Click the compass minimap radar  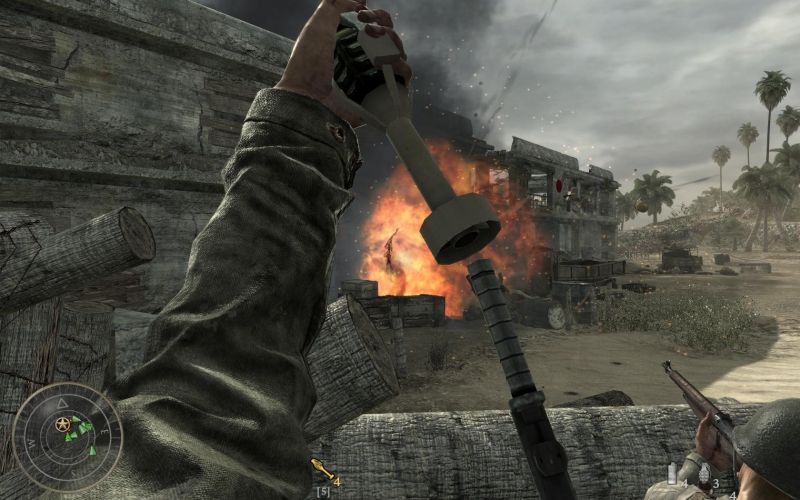click(x=68, y=437)
